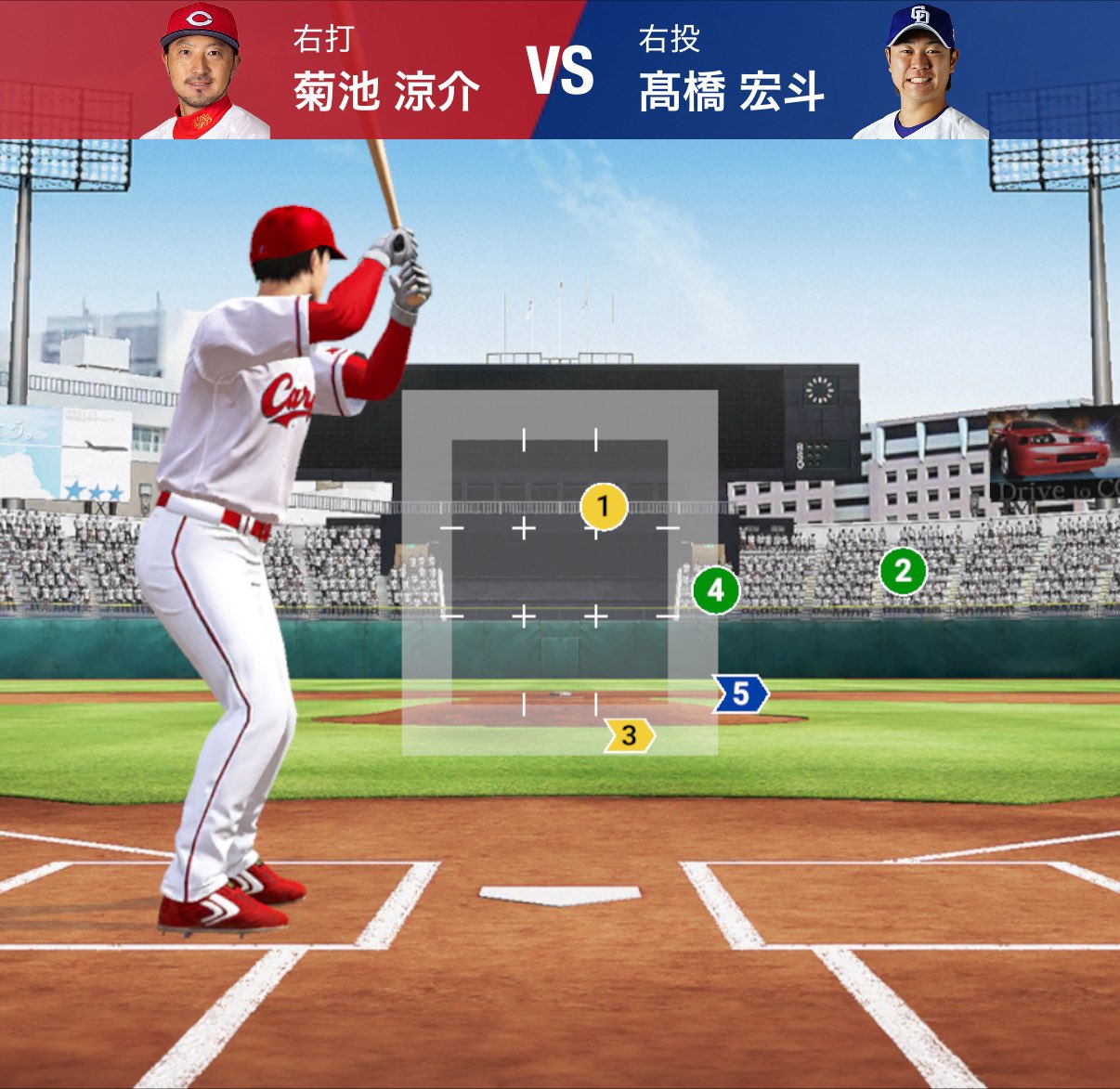This screenshot has width=1120, height=1089.
Task: Select the green pitch marker numbered 4
Action: 715,590
